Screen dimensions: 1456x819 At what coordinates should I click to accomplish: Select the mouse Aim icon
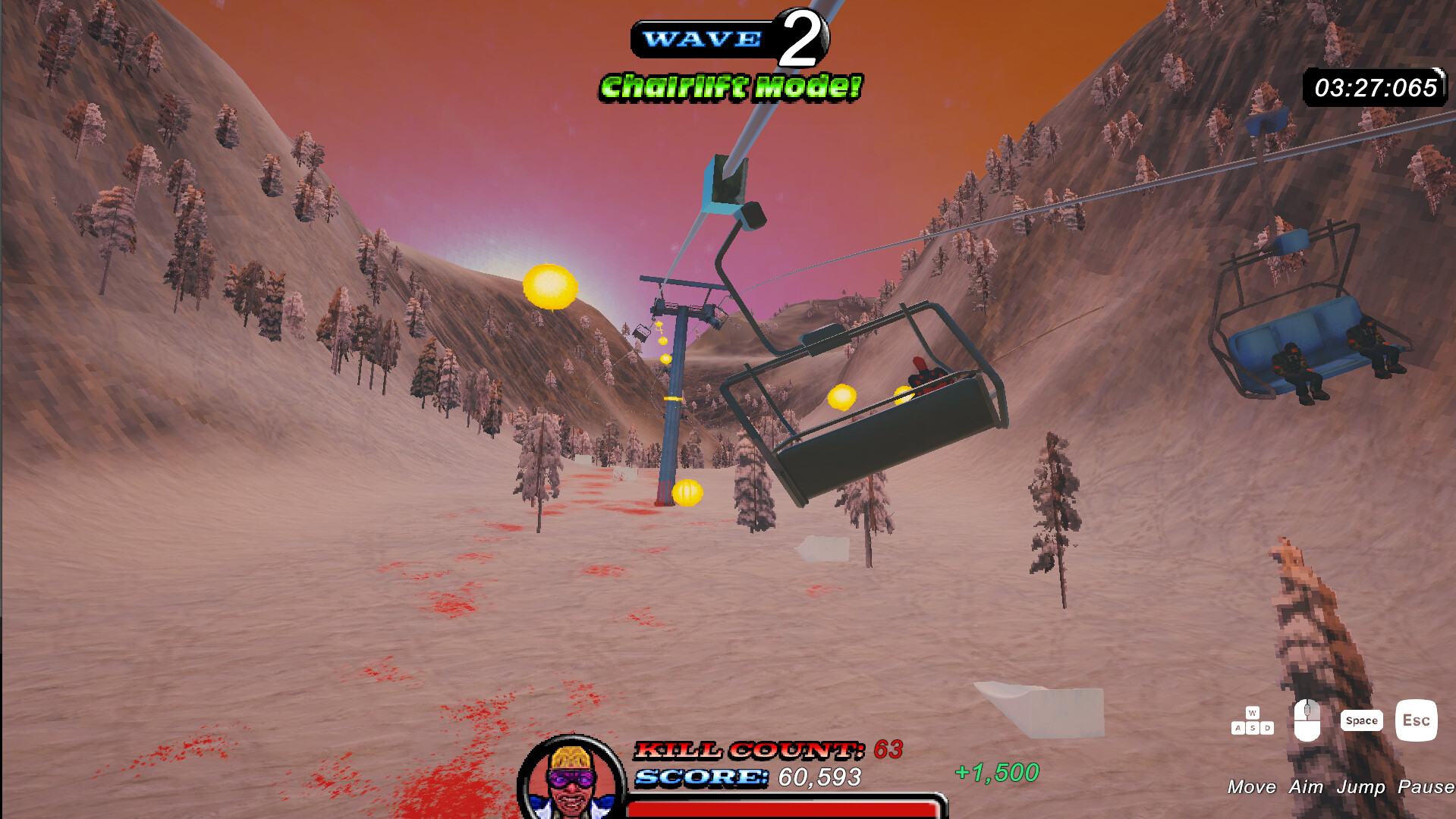(x=1307, y=719)
